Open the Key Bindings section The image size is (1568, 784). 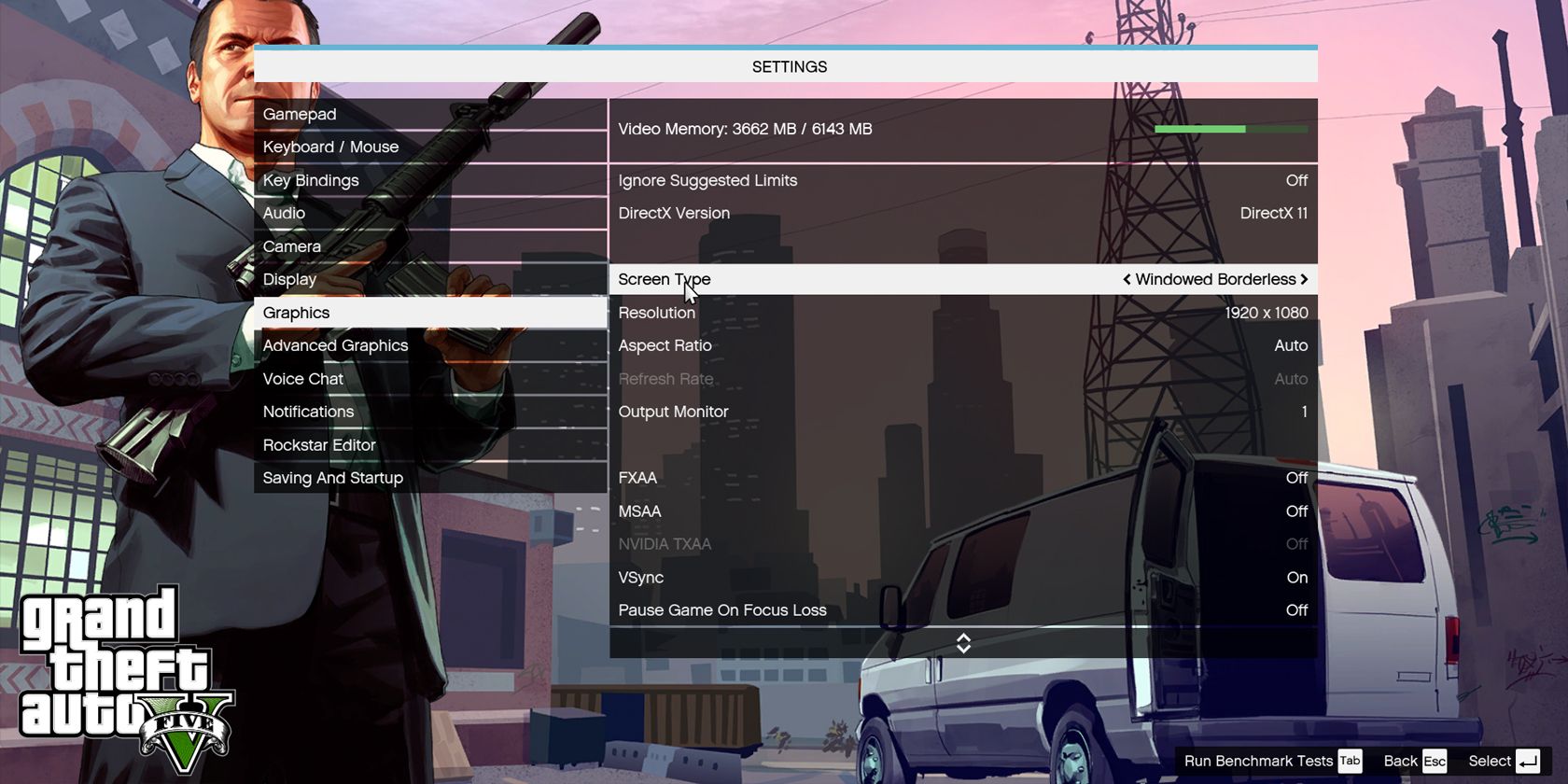coord(310,180)
